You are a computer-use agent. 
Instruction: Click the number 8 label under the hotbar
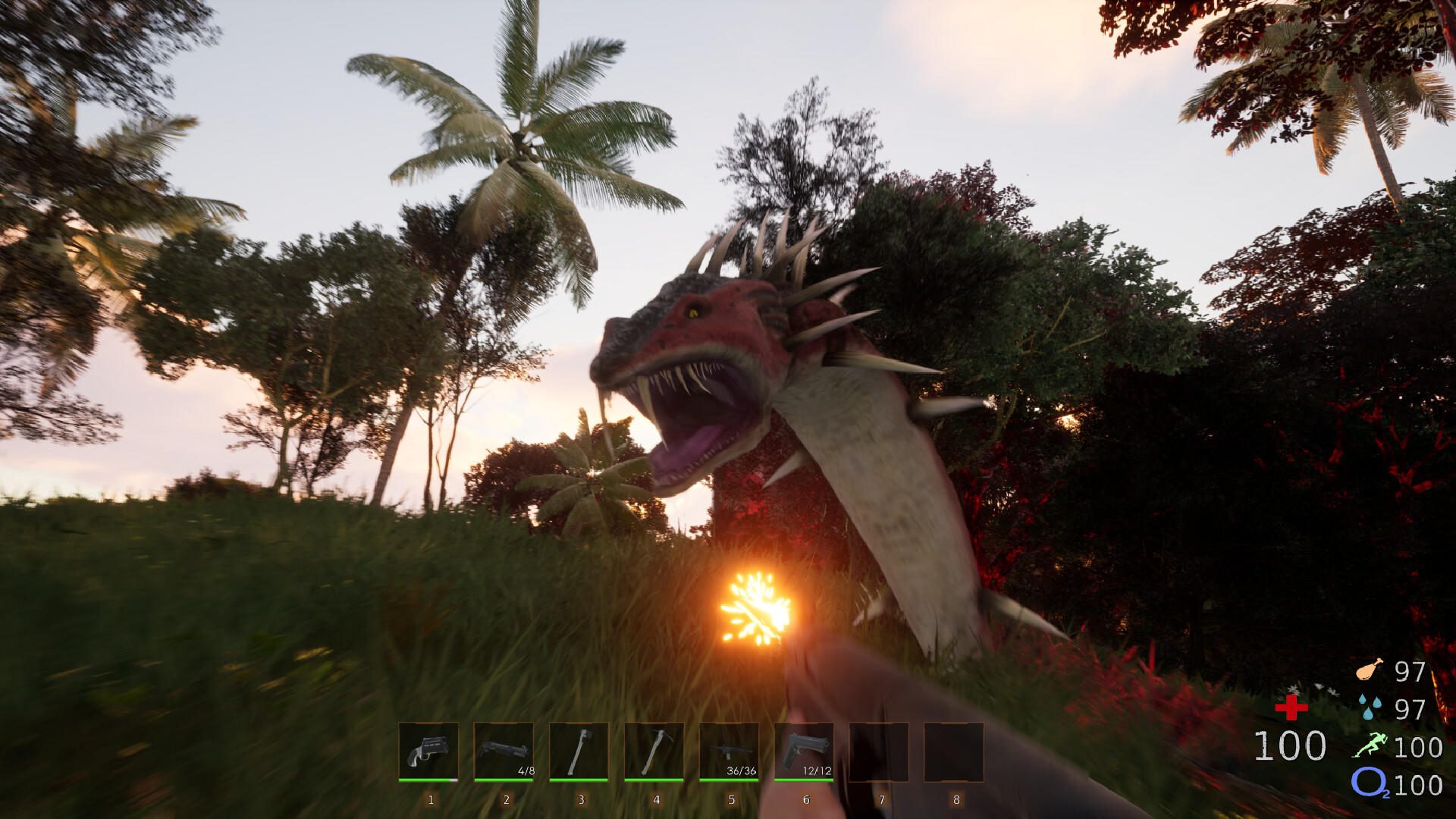tap(955, 800)
